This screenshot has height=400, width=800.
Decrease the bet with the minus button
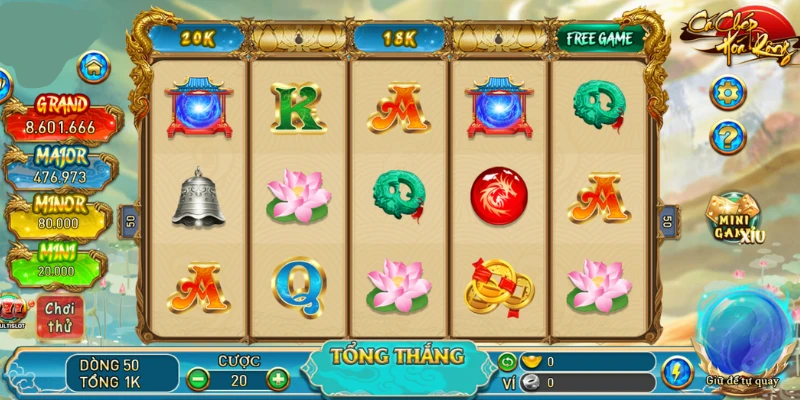click(198, 379)
